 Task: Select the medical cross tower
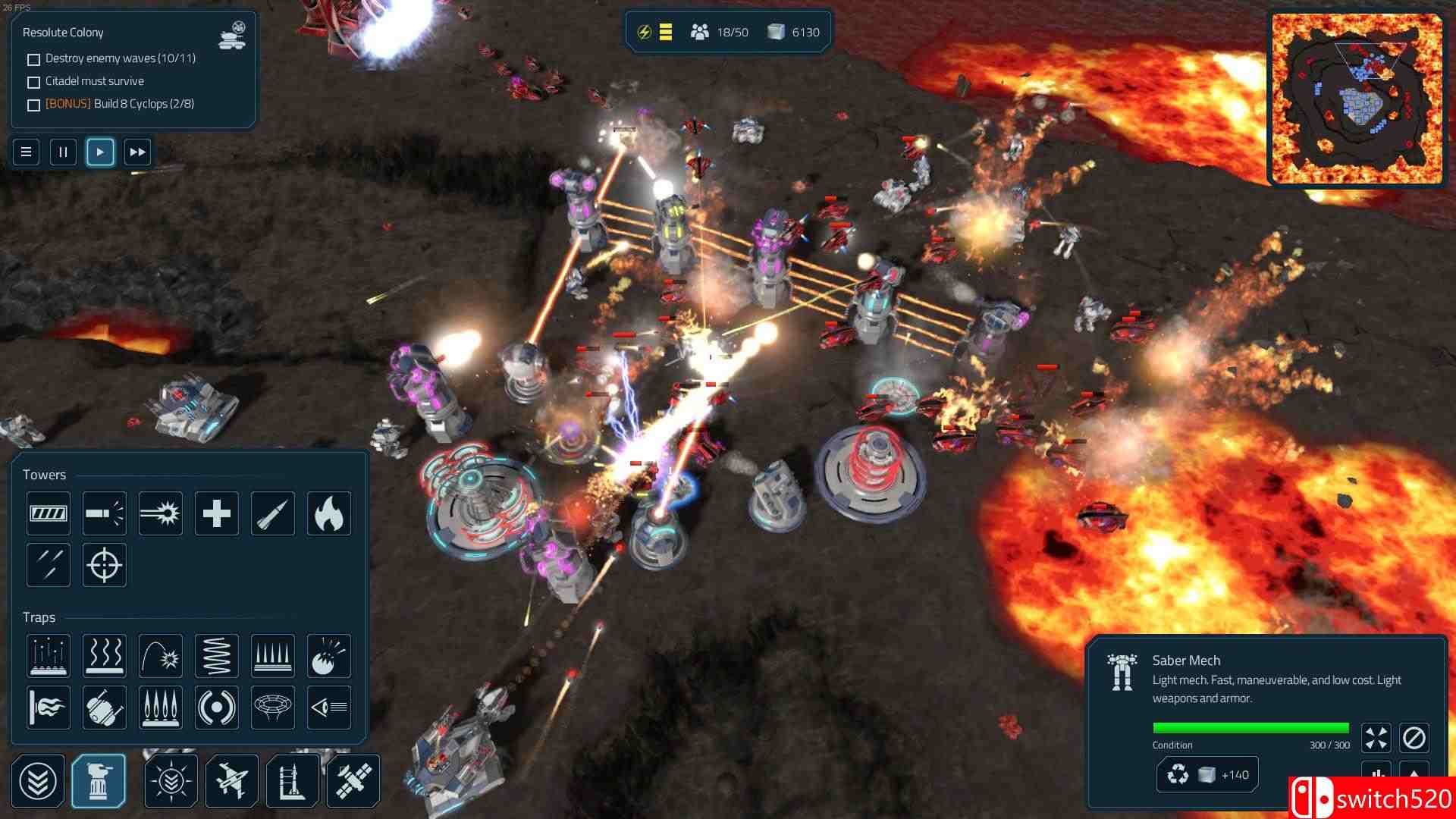point(217,513)
